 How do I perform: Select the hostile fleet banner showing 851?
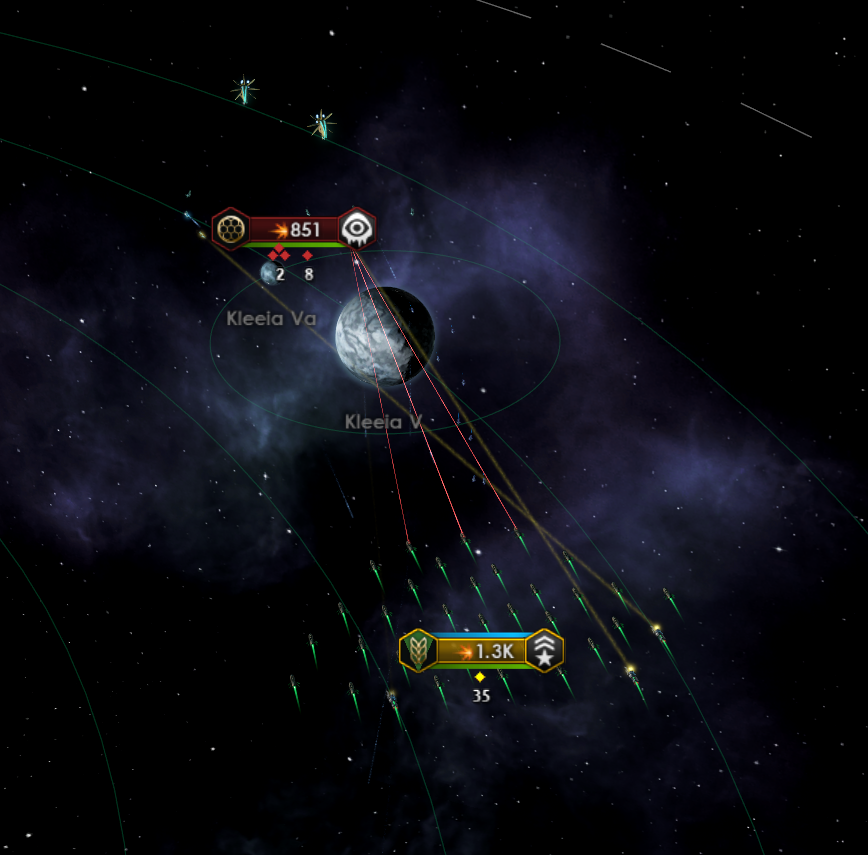pos(295,230)
